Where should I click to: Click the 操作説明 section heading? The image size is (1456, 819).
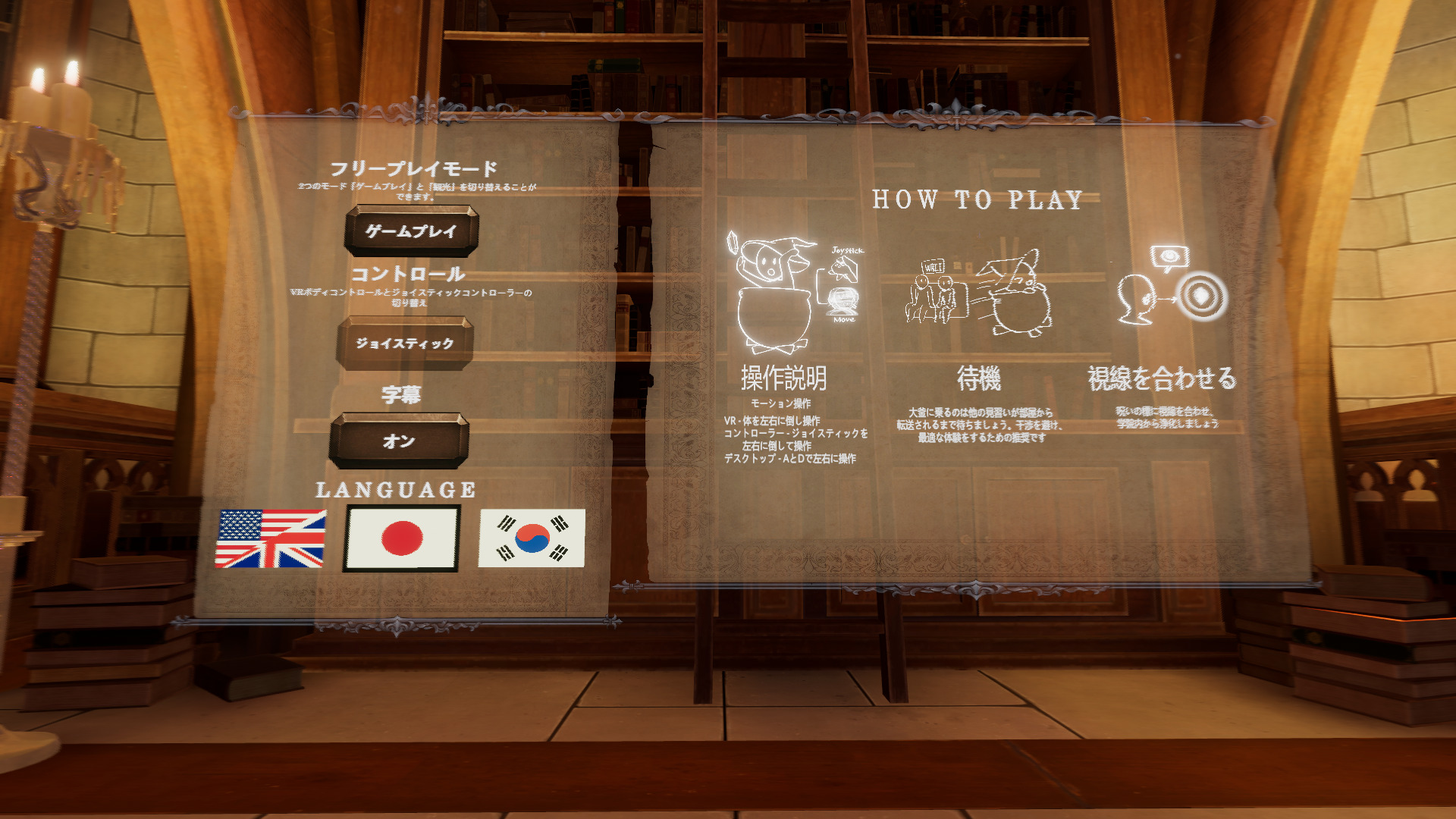pos(785,377)
